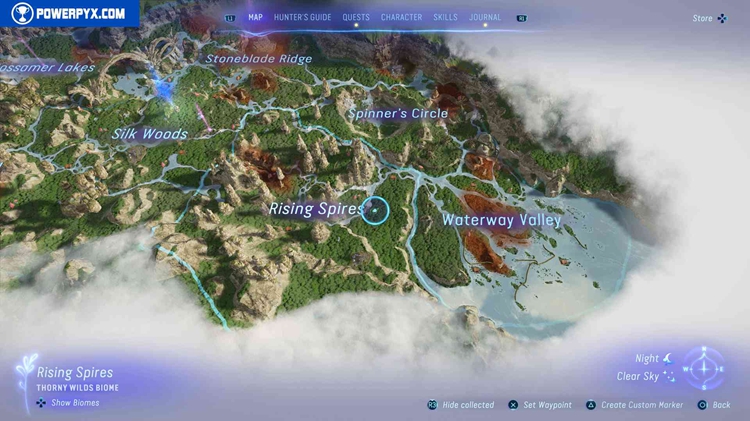The height and width of the screenshot is (421, 750).
Task: Go to the Skills tab
Action: coord(446,17)
